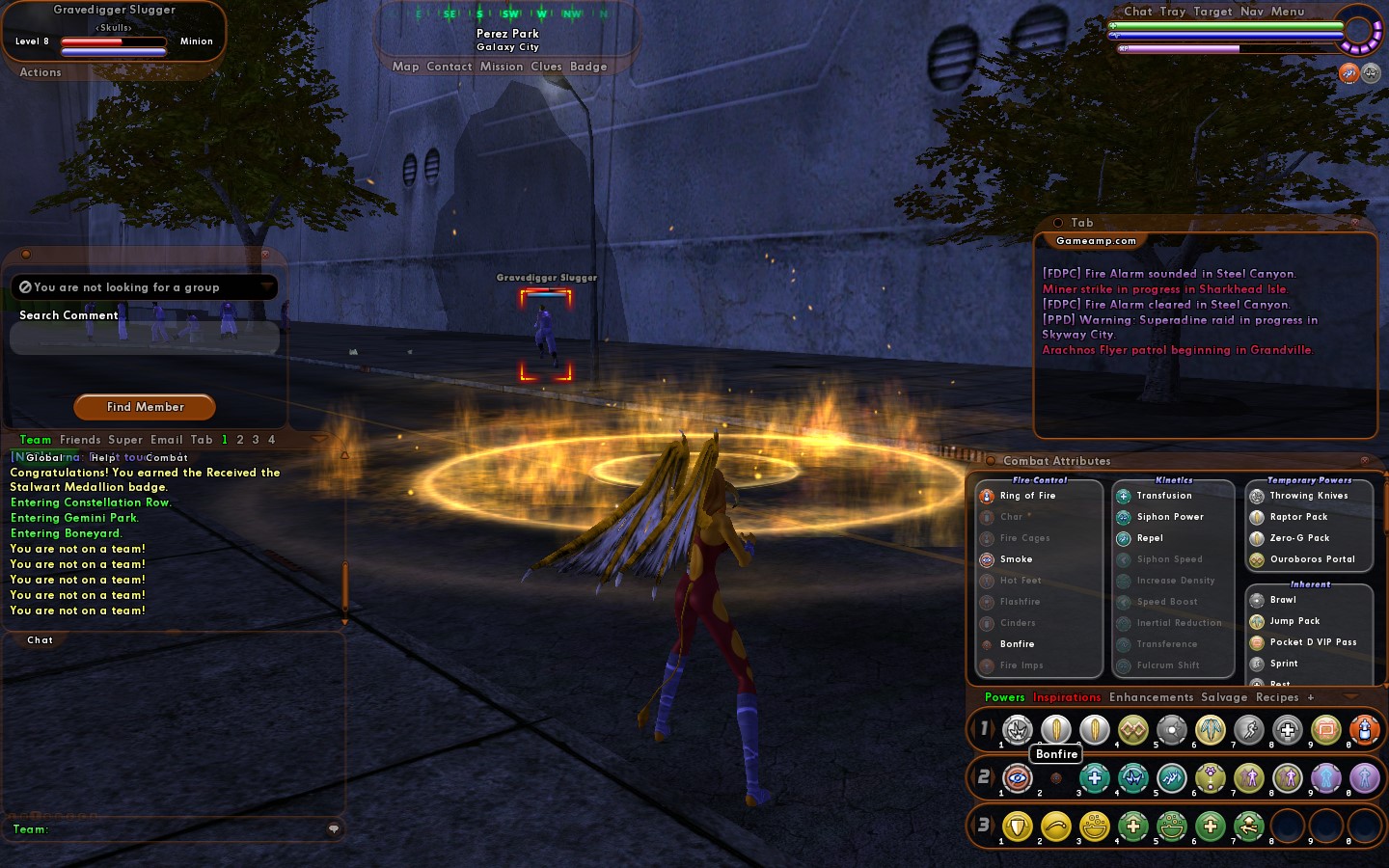The image size is (1389, 868).
Task: Open the main Menu
Action: tap(1288, 12)
